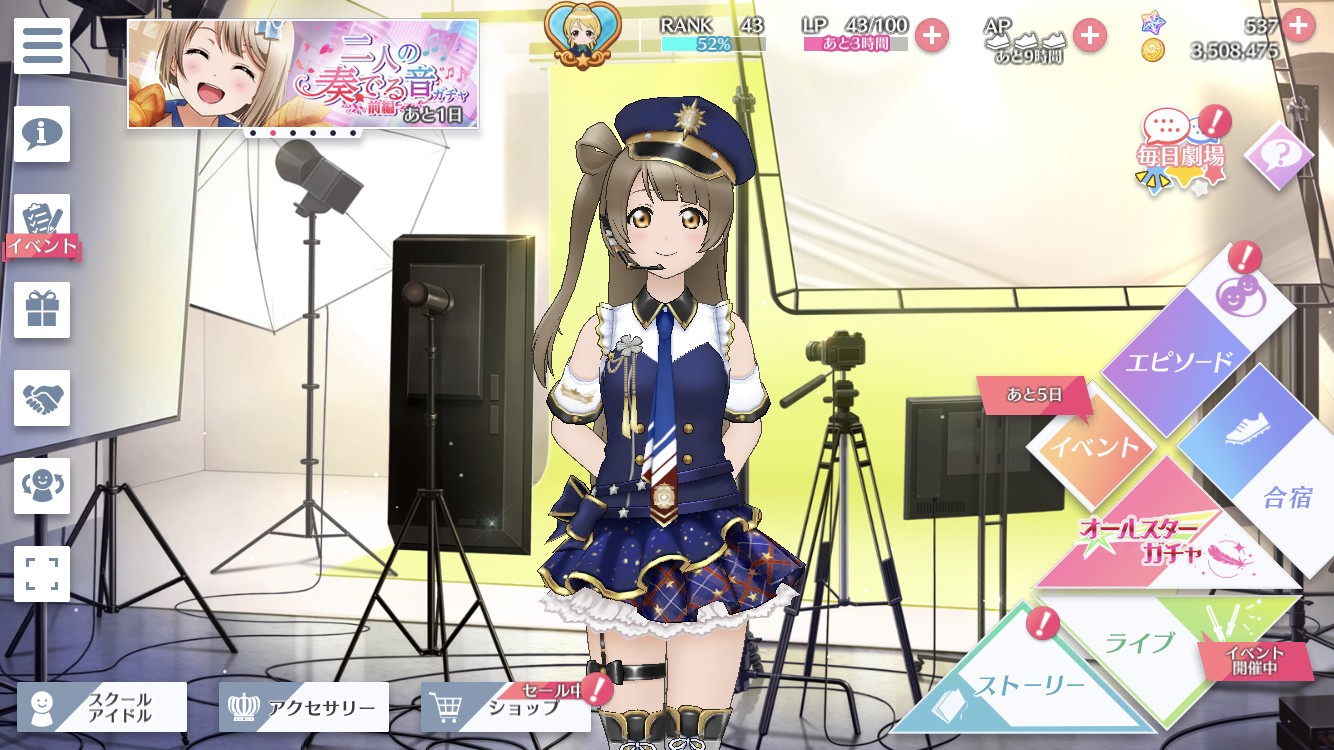Image resolution: width=1334 pixels, height=750 pixels.
Task: Open the hamburger main menu
Action: 42,46
